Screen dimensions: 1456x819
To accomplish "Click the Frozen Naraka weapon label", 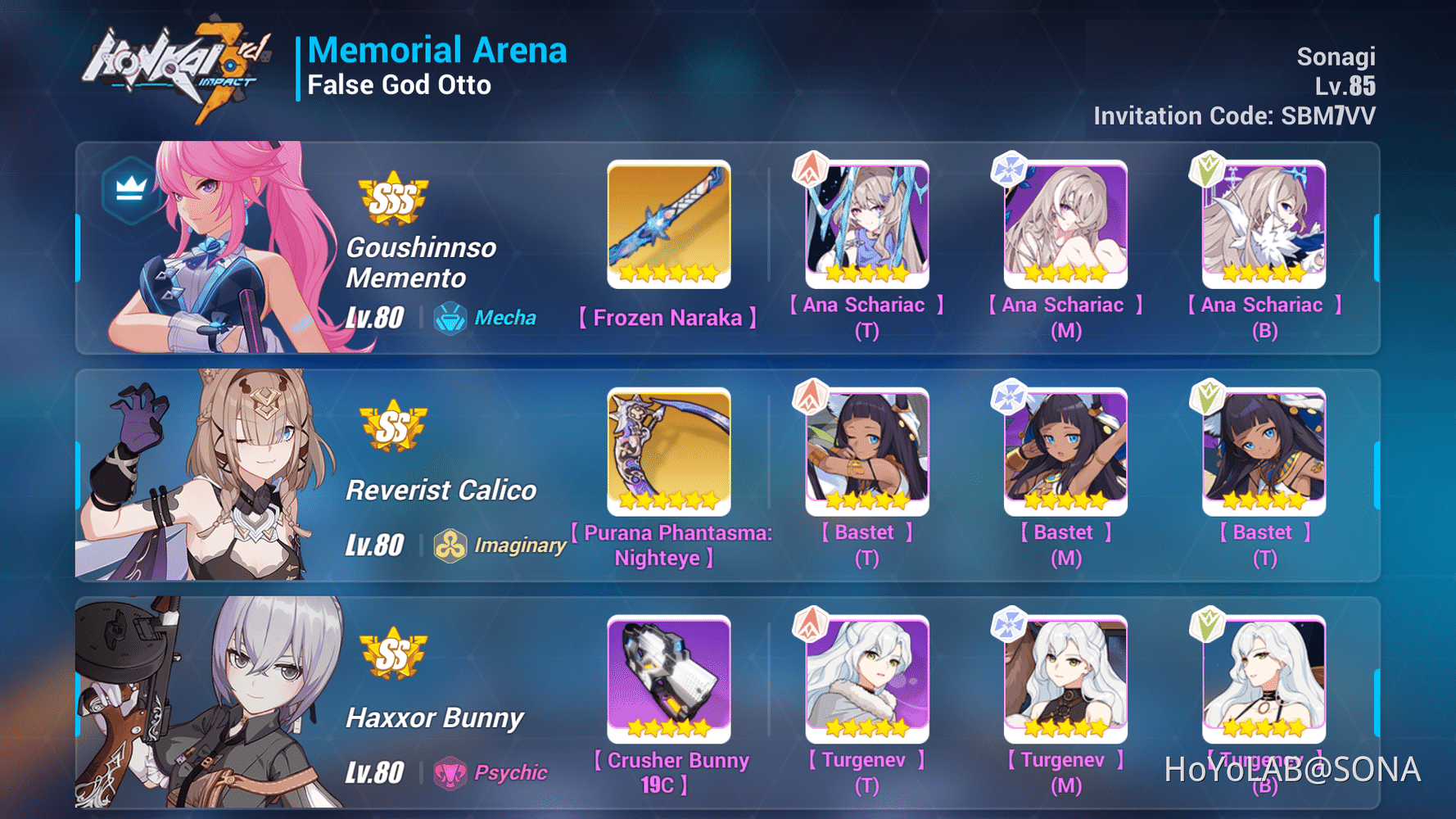I will pos(669,318).
